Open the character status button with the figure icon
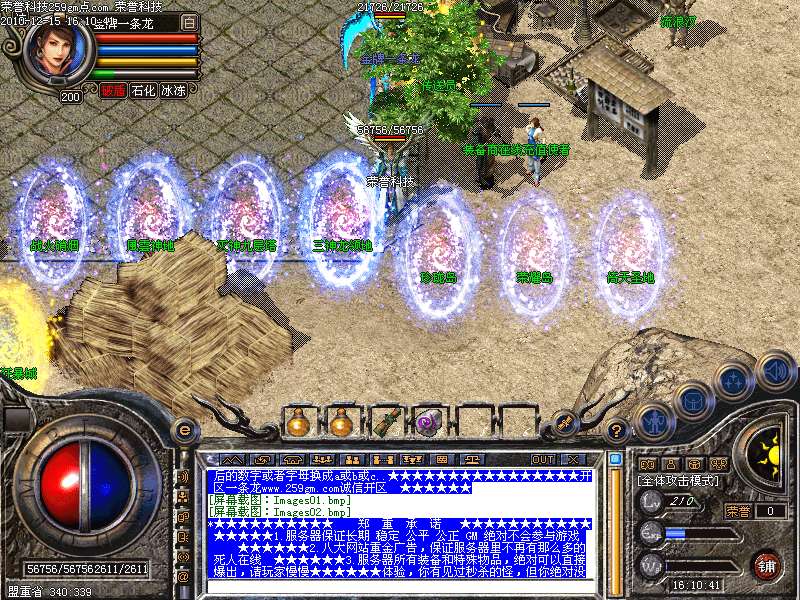This screenshot has height=600, width=800. 653,424
